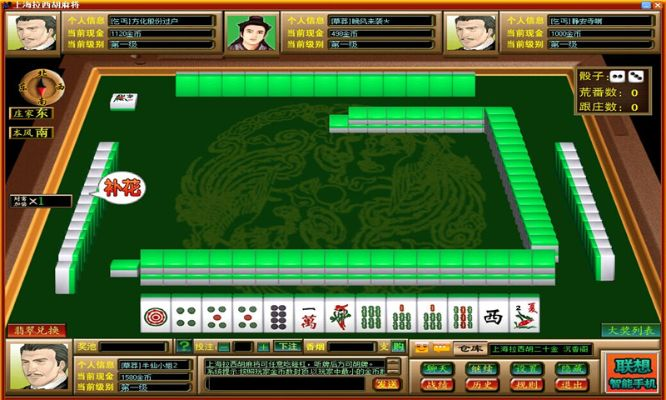Select the 西 West wind tile

pos(492,316)
